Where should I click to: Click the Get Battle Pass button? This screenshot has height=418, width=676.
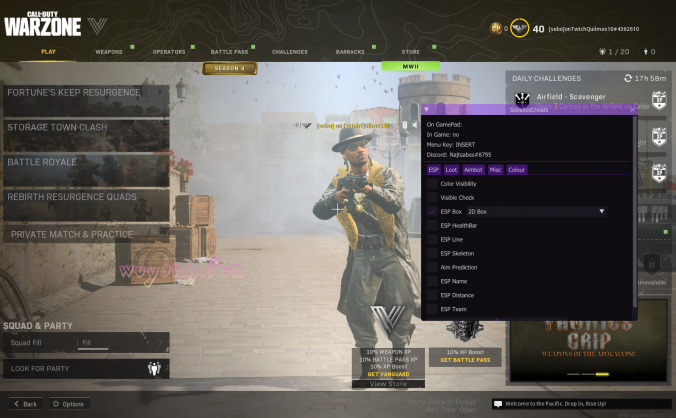(465, 360)
